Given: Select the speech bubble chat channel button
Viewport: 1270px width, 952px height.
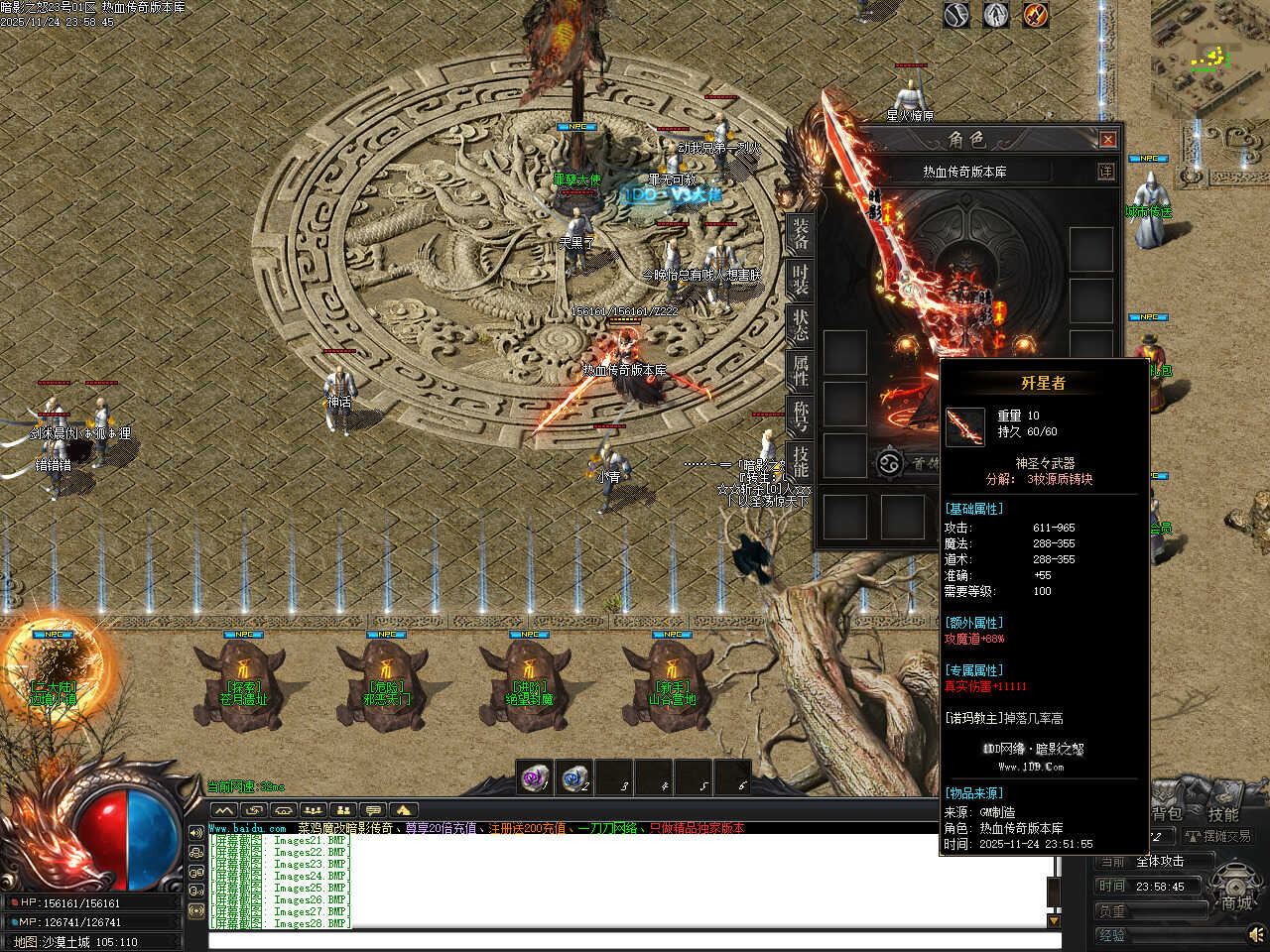Looking at the screenshot, I should [x=372, y=810].
